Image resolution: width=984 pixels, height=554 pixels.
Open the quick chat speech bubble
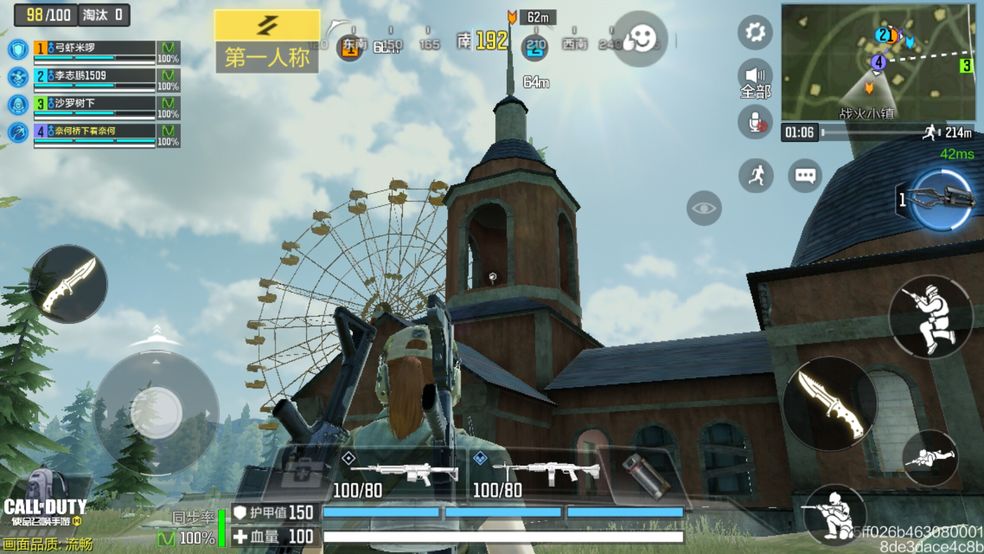(805, 176)
